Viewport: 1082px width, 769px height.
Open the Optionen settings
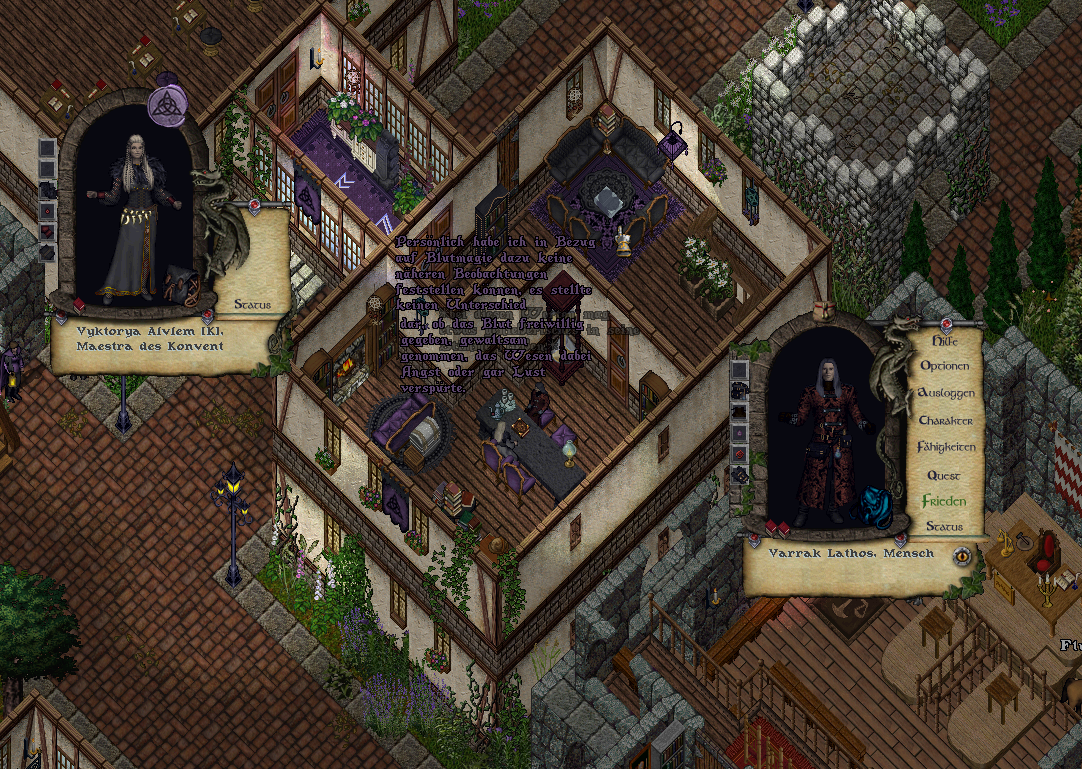[945, 366]
